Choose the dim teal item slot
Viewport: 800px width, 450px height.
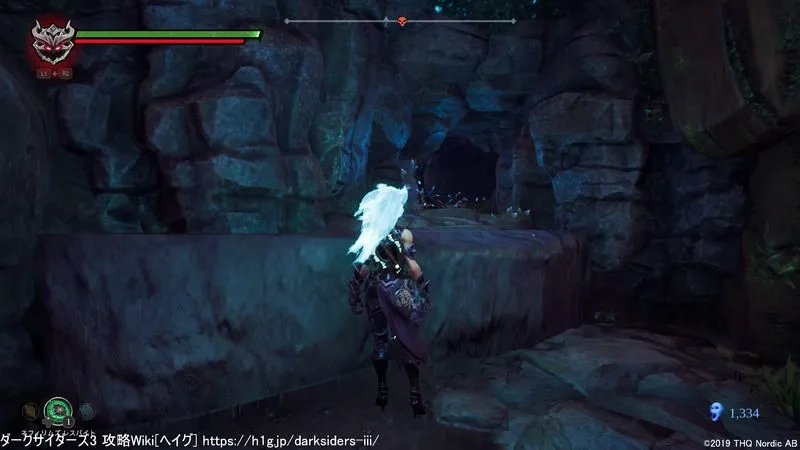(85, 410)
